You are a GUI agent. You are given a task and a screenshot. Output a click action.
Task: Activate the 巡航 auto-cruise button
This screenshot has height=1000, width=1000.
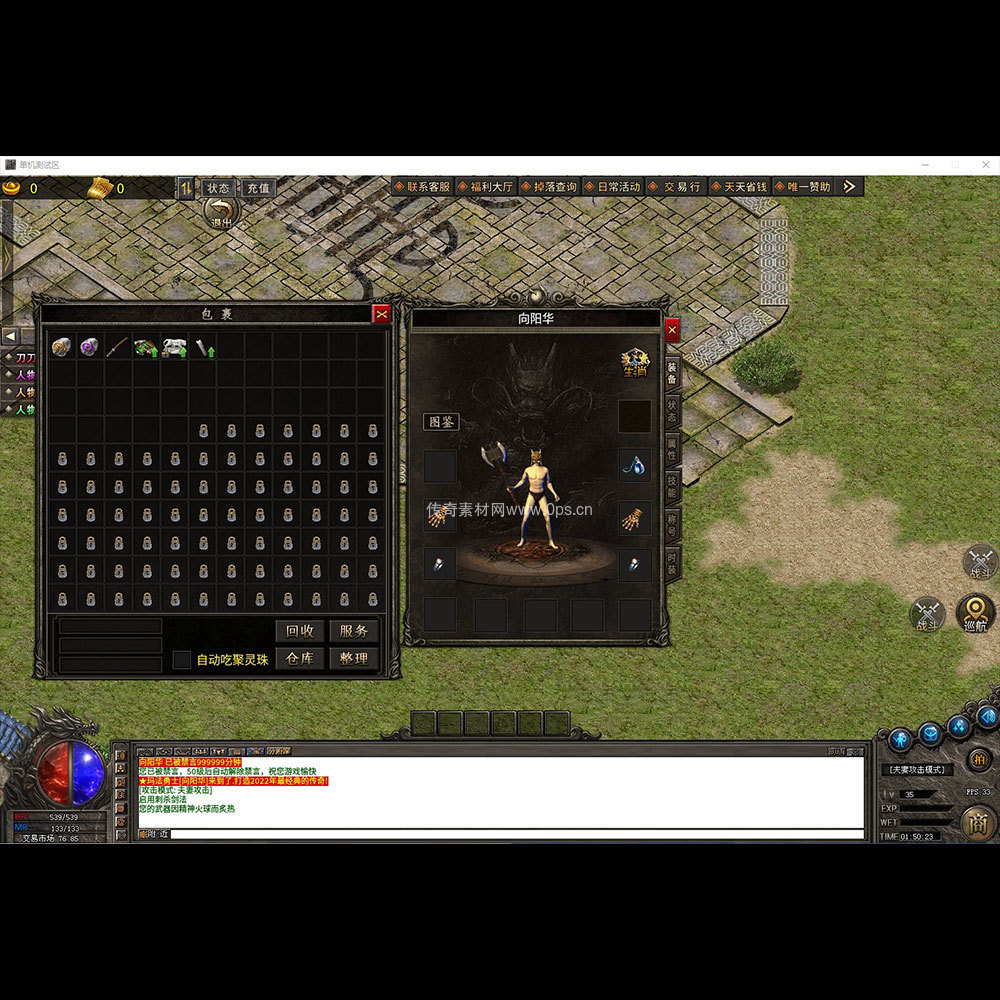tap(975, 610)
